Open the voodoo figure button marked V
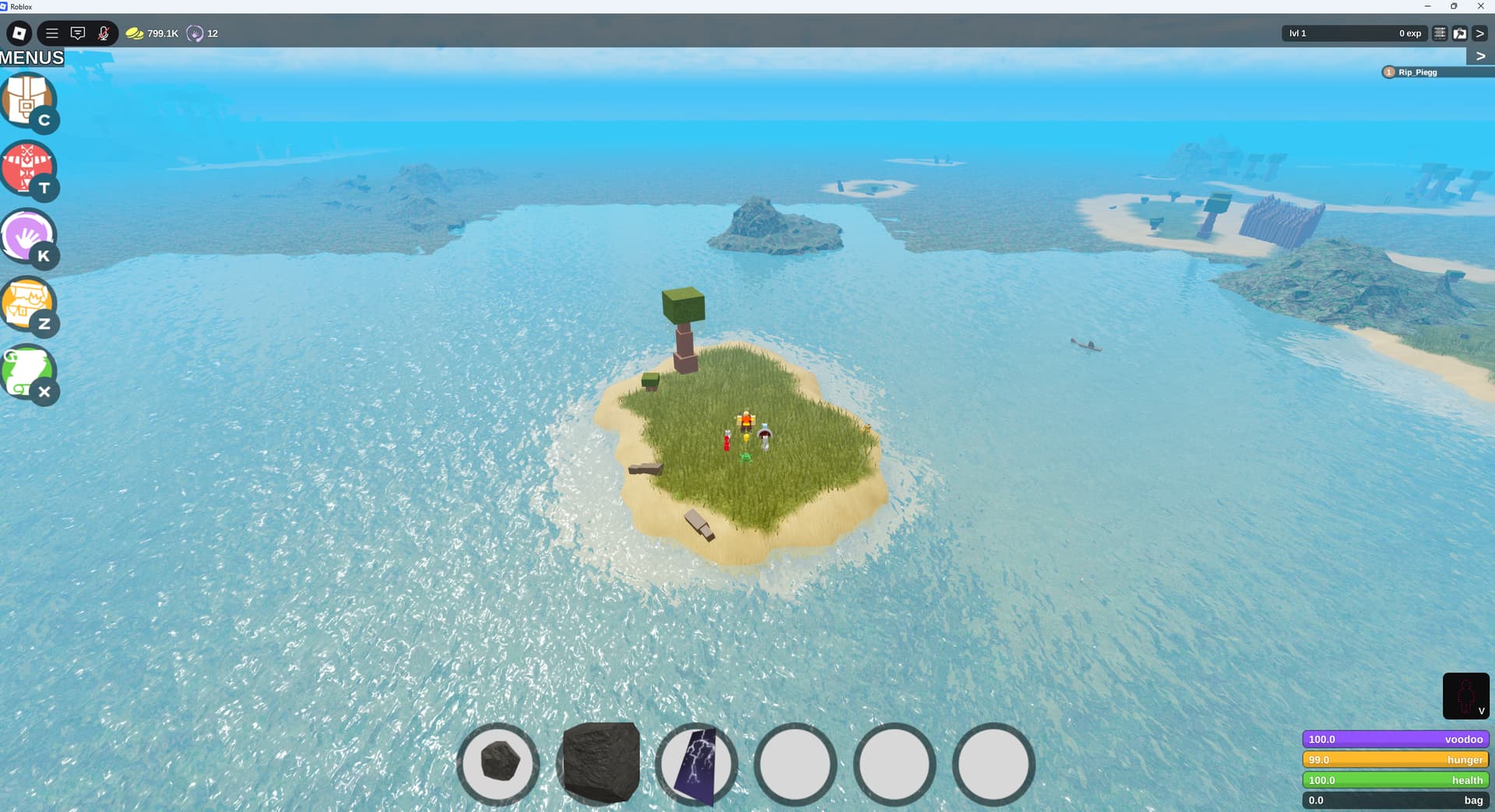Image resolution: width=1495 pixels, height=812 pixels. pos(1465,696)
